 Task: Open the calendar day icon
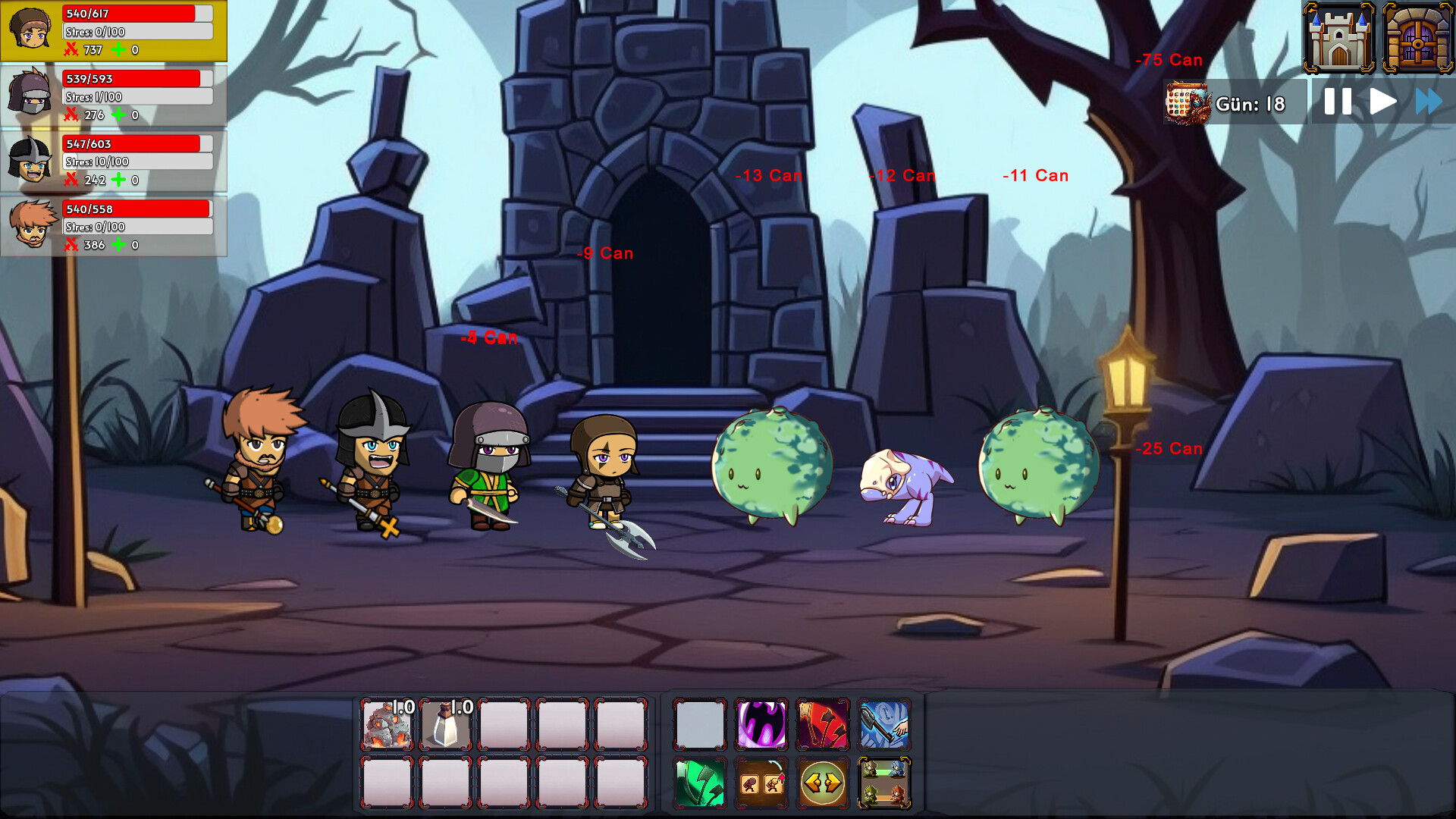tap(1188, 103)
